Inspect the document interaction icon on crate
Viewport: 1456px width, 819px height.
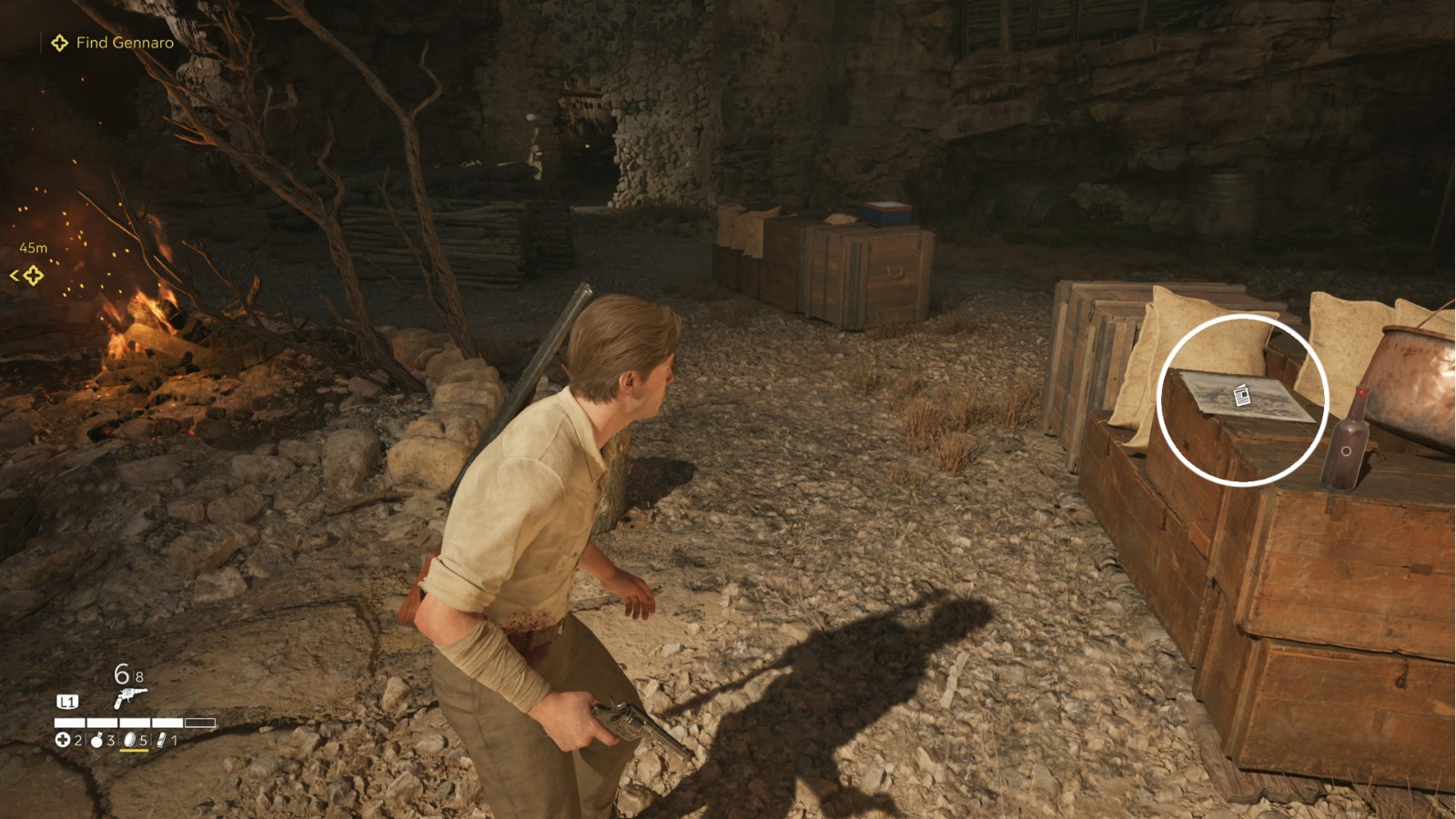pos(1242,395)
